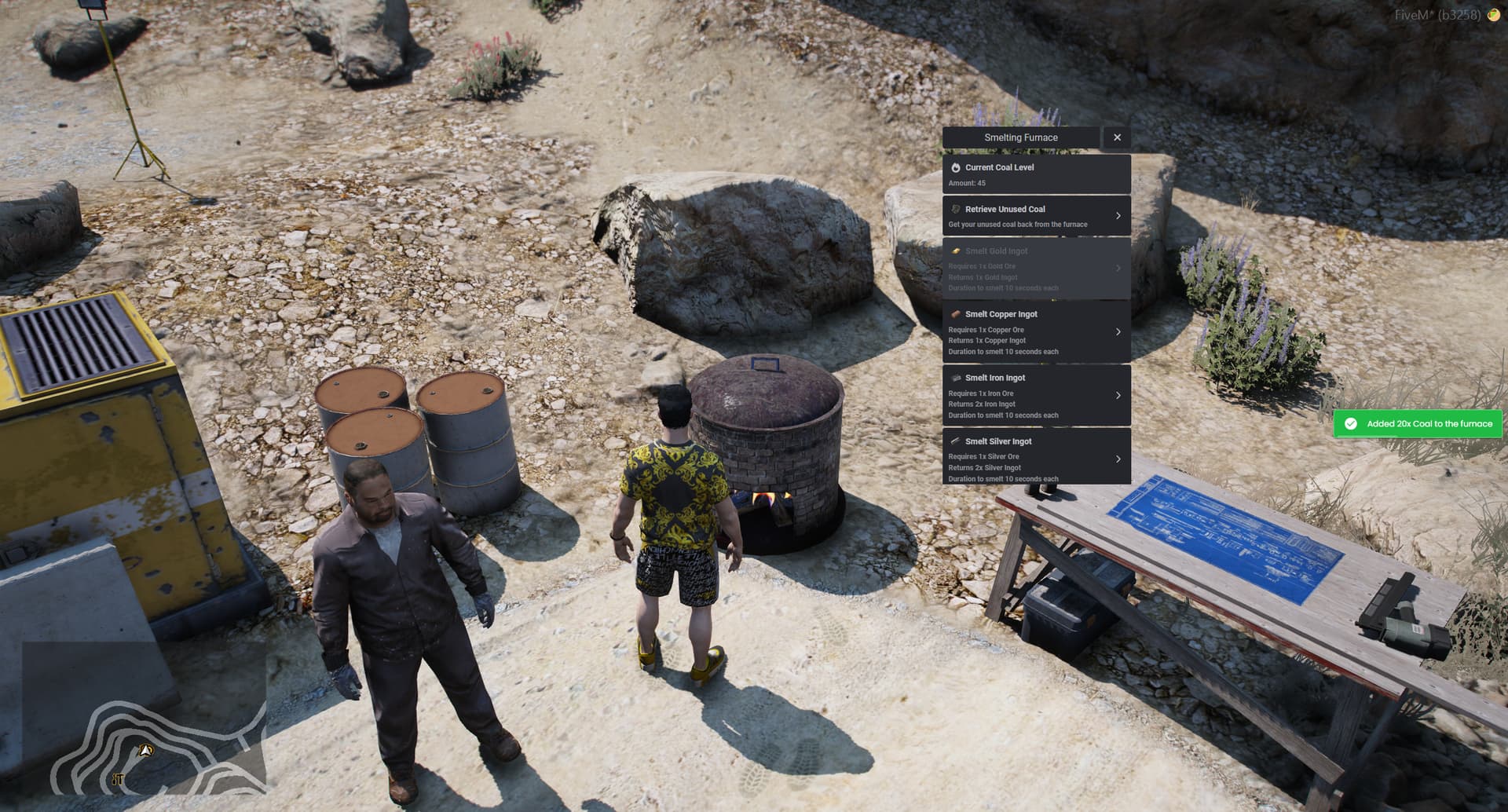Click the copper ingot icon
Viewport: 1508px width, 812px height.
pos(954,314)
